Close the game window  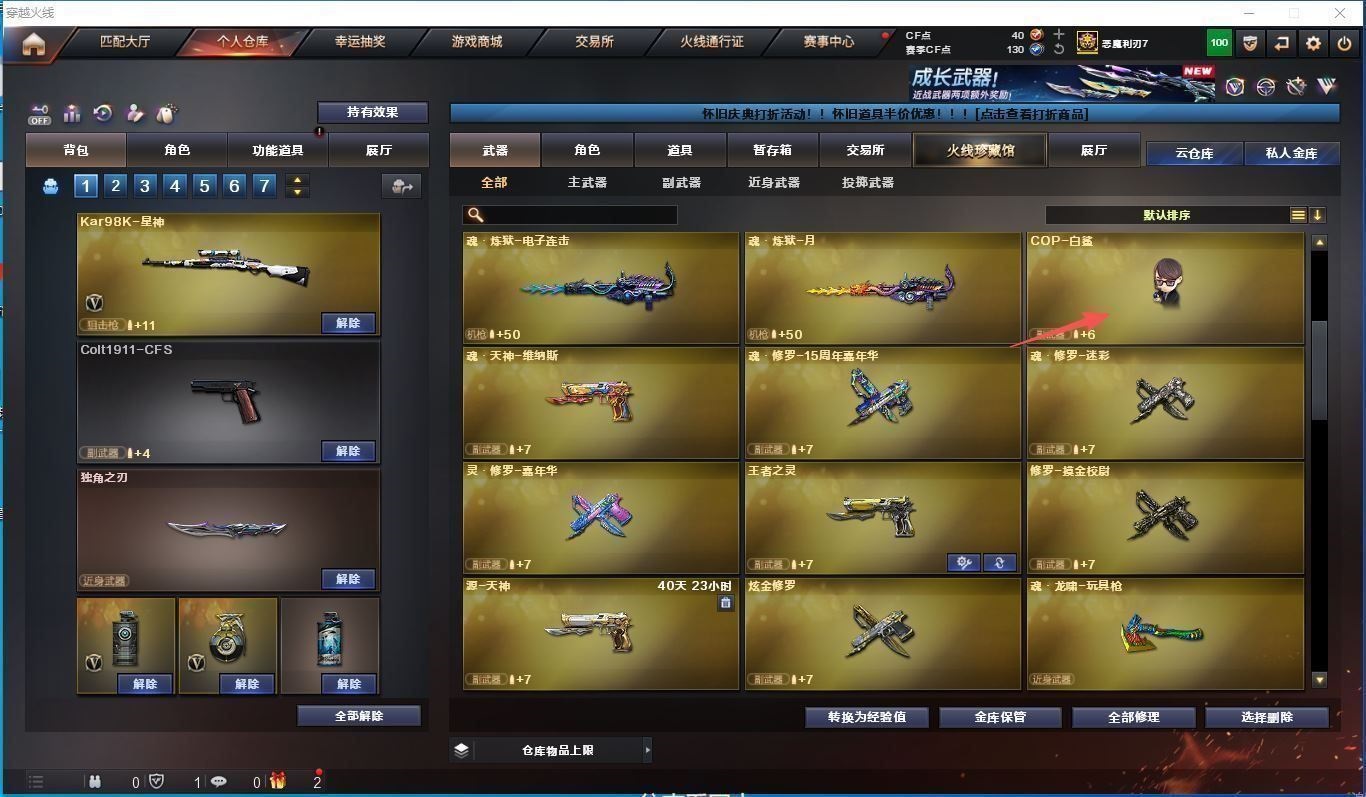click(1341, 13)
